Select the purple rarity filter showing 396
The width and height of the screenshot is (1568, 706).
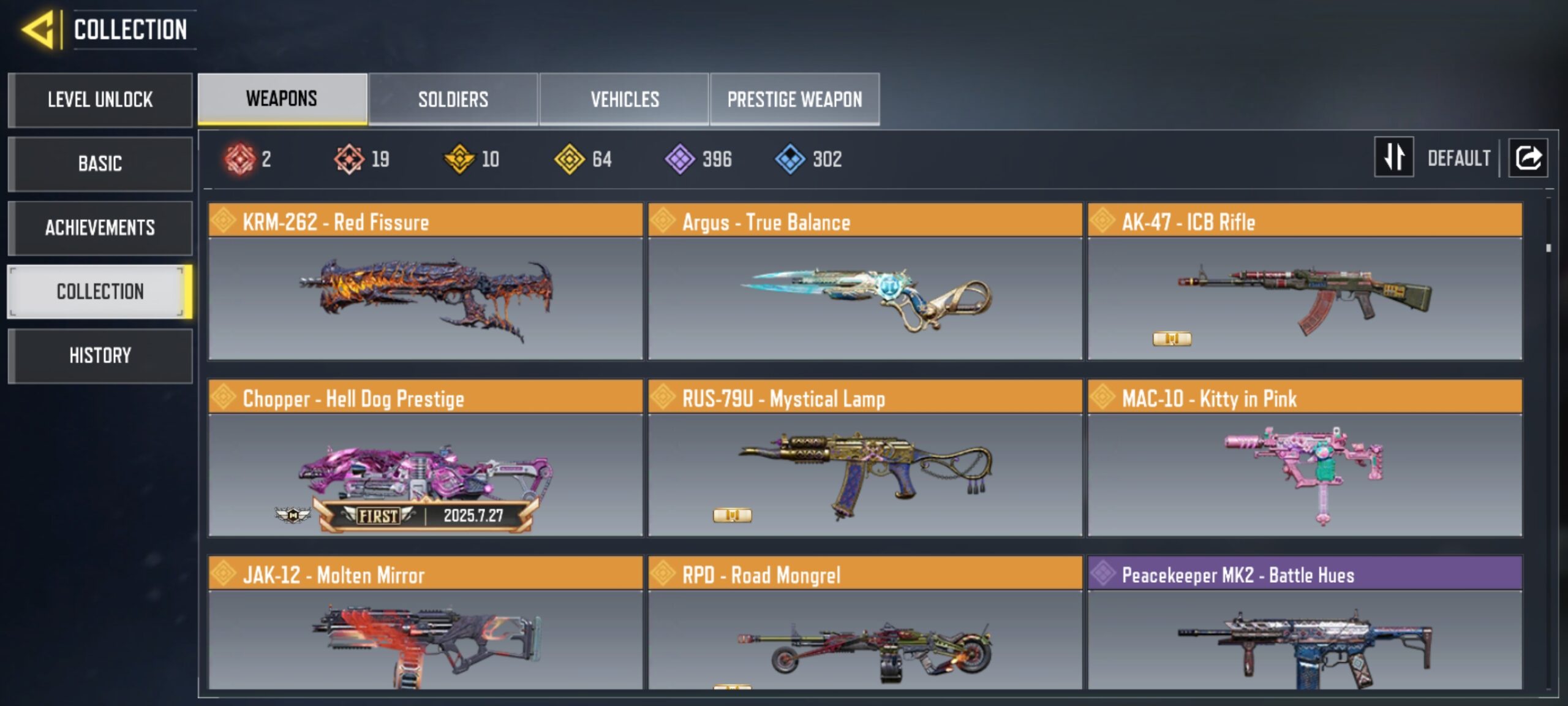(680, 159)
